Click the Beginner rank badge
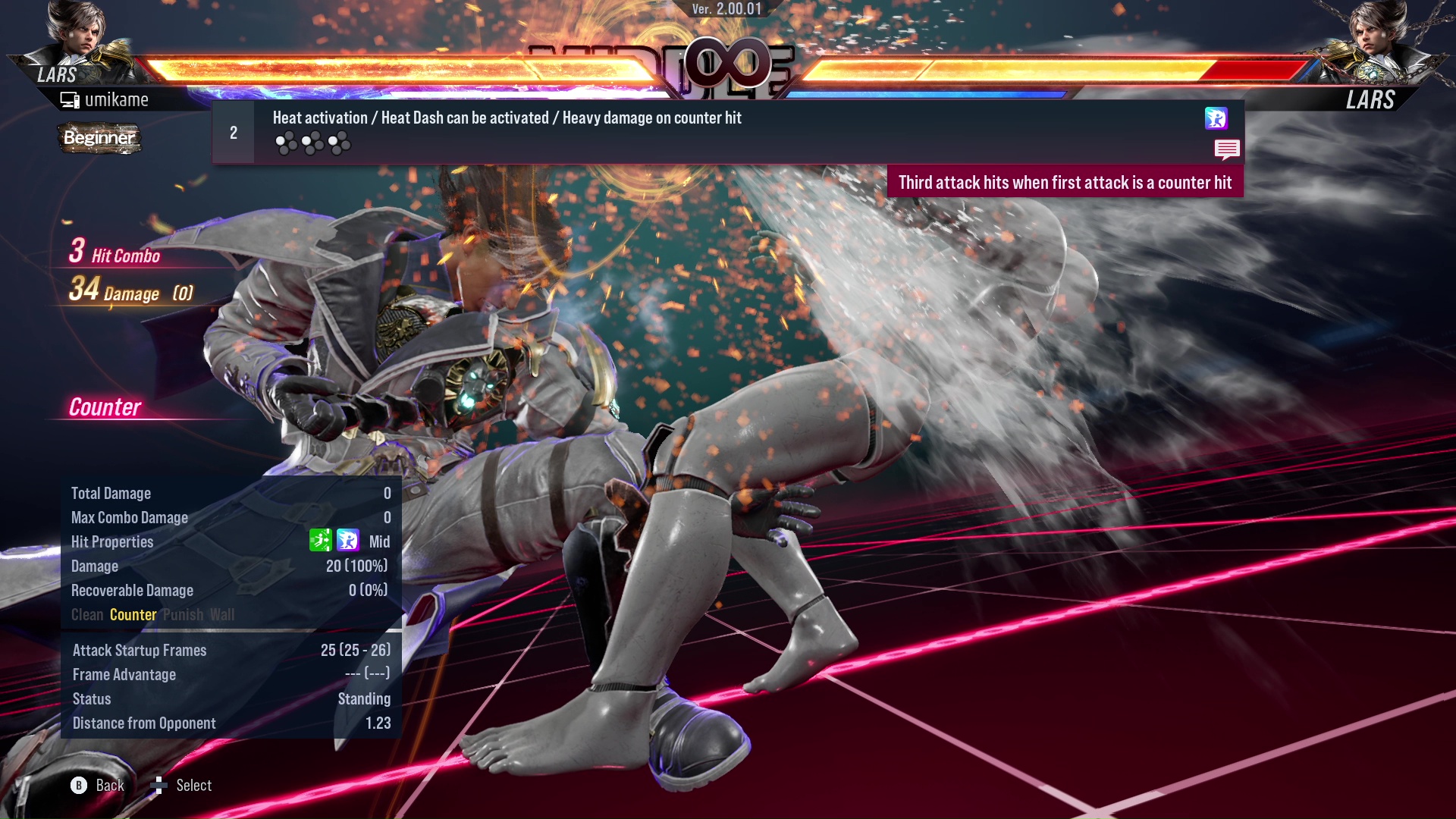Viewport: 1456px width, 819px height. pos(99,139)
